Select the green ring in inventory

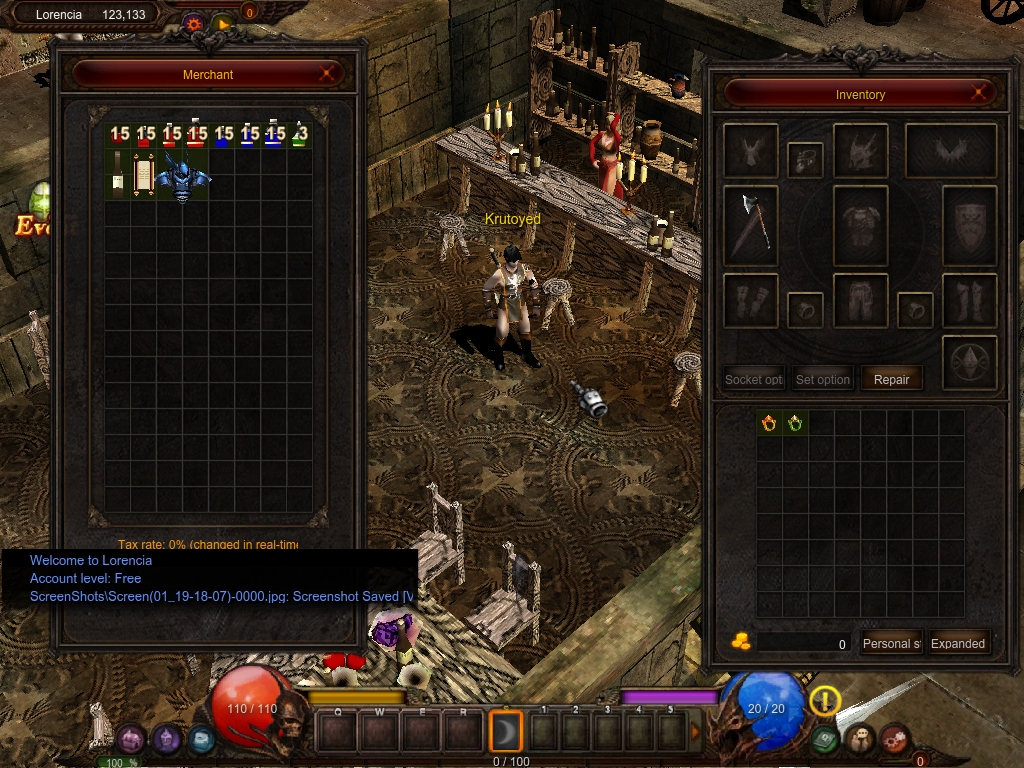tap(794, 423)
